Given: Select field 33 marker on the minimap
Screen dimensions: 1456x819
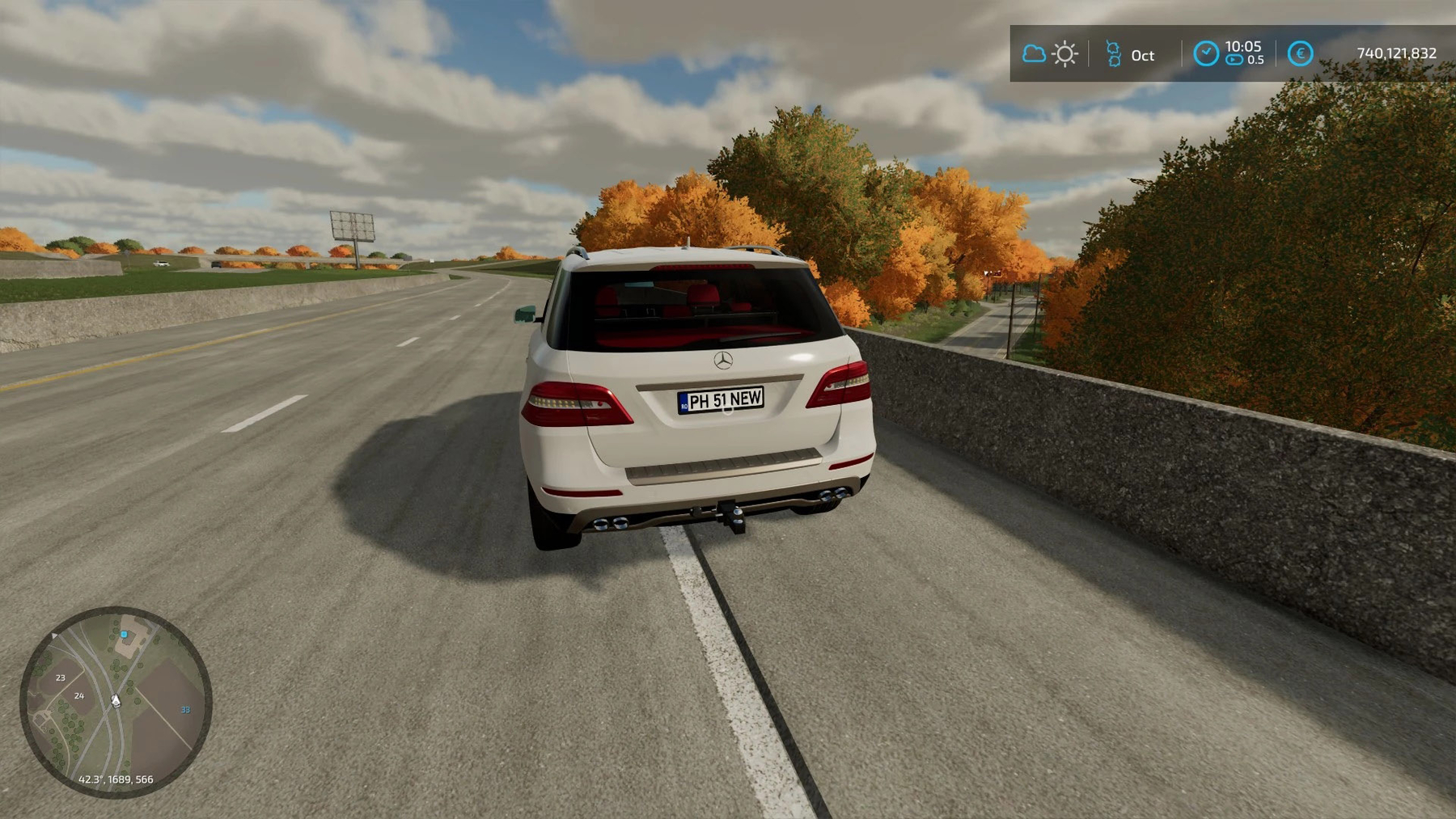Looking at the screenshot, I should click(x=185, y=710).
